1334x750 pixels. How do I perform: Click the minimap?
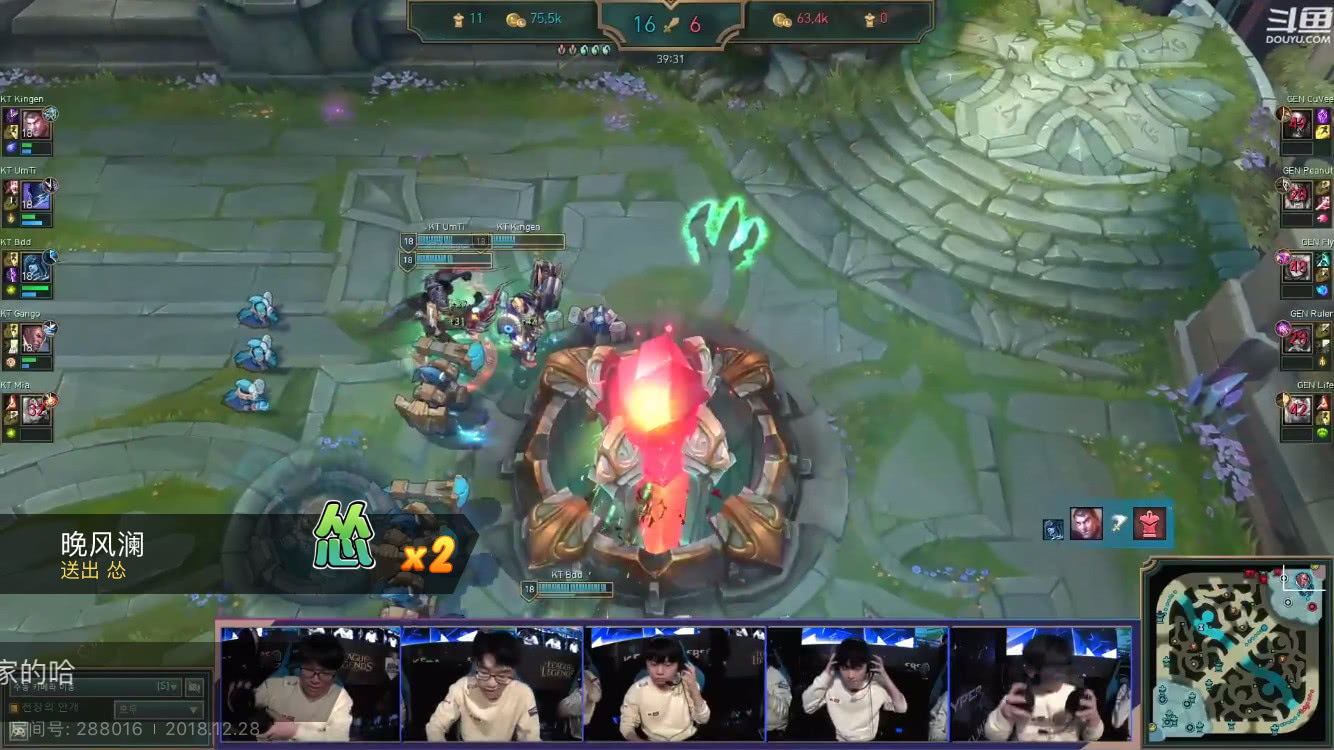(1238, 654)
